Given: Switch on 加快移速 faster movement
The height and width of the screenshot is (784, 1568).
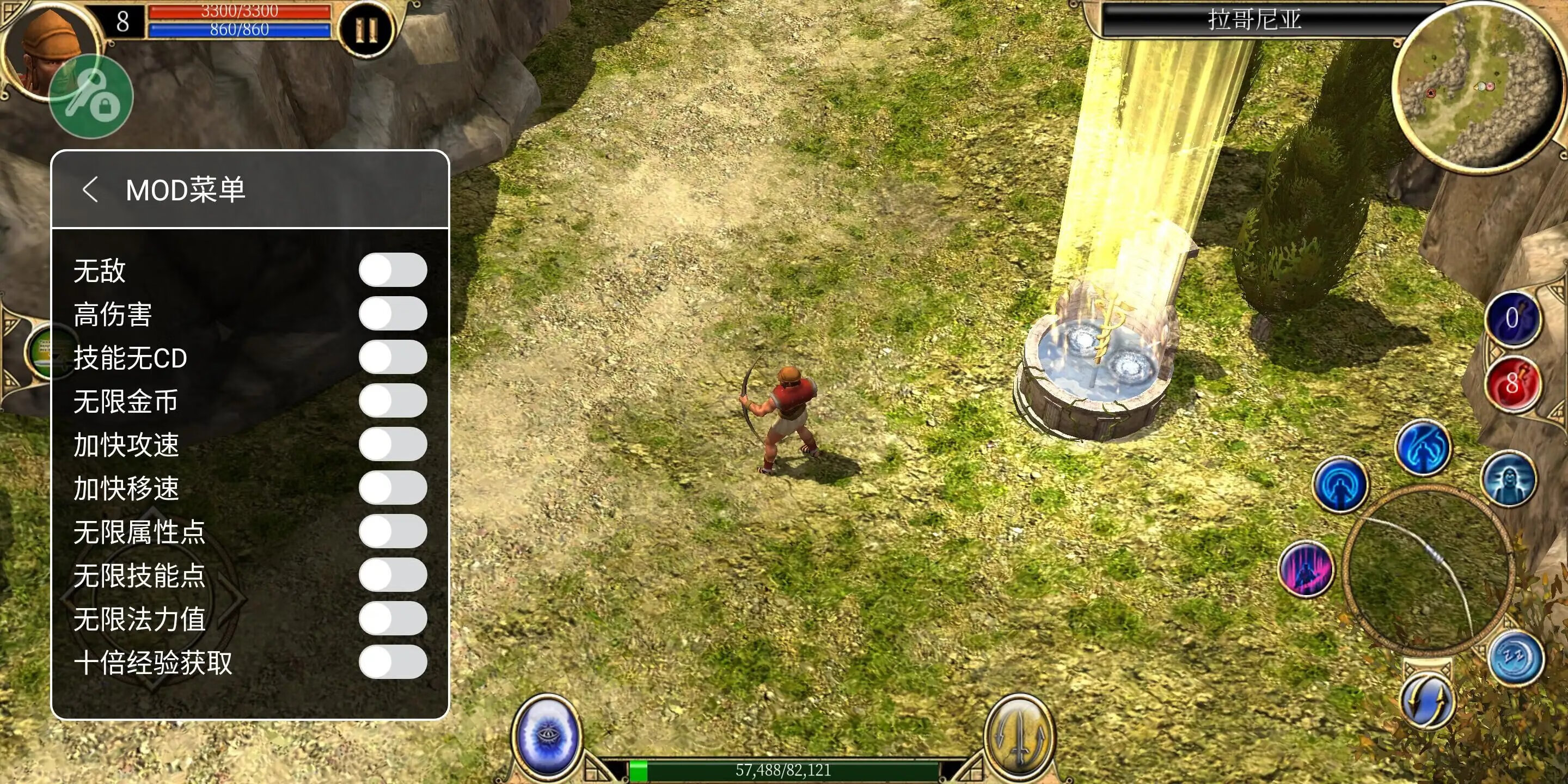Looking at the screenshot, I should point(393,488).
